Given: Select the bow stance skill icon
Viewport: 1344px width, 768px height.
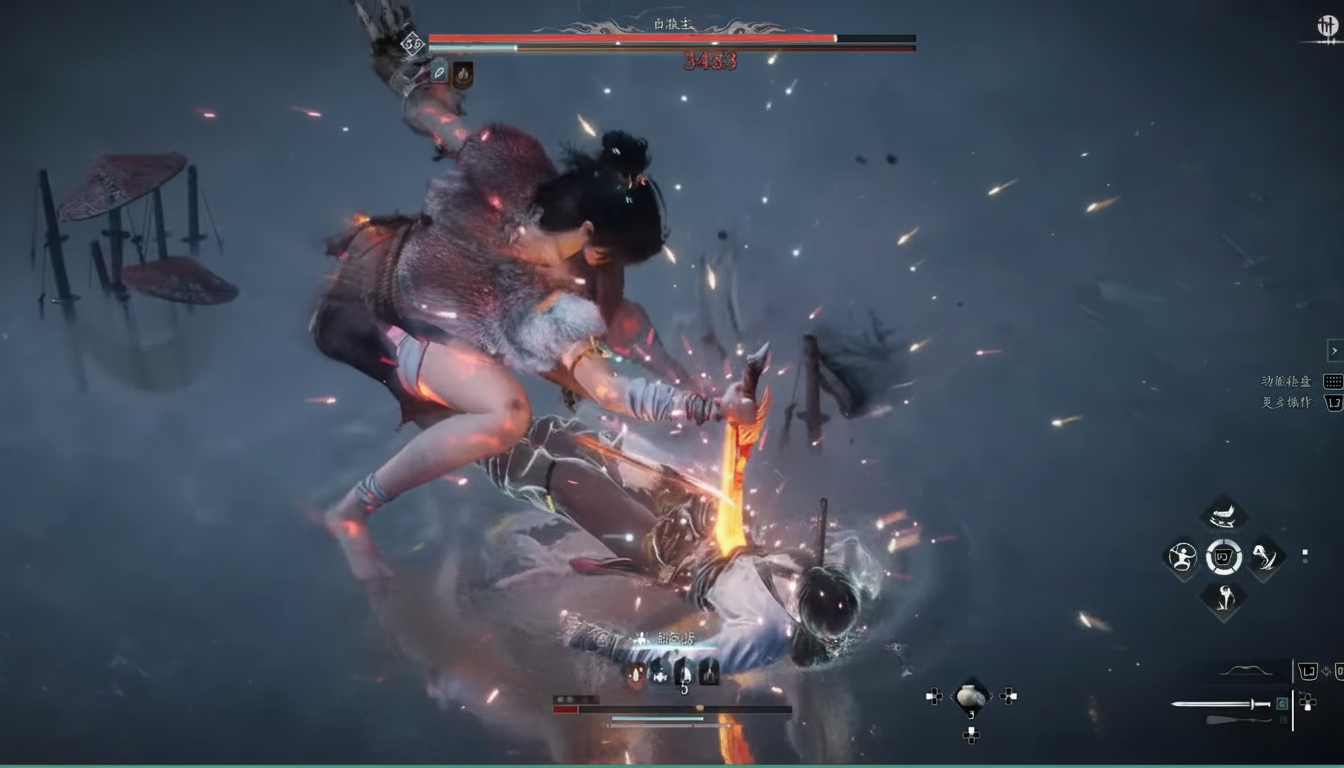Looking at the screenshot, I should (1183, 557).
